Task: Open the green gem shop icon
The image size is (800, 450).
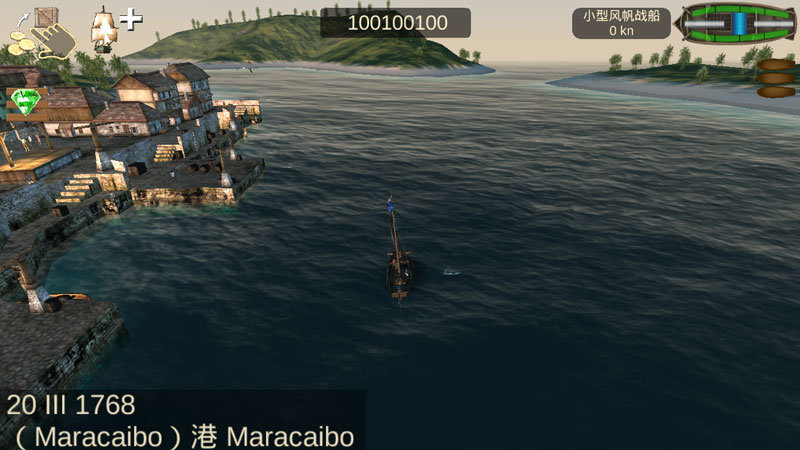Action: coord(24,102)
